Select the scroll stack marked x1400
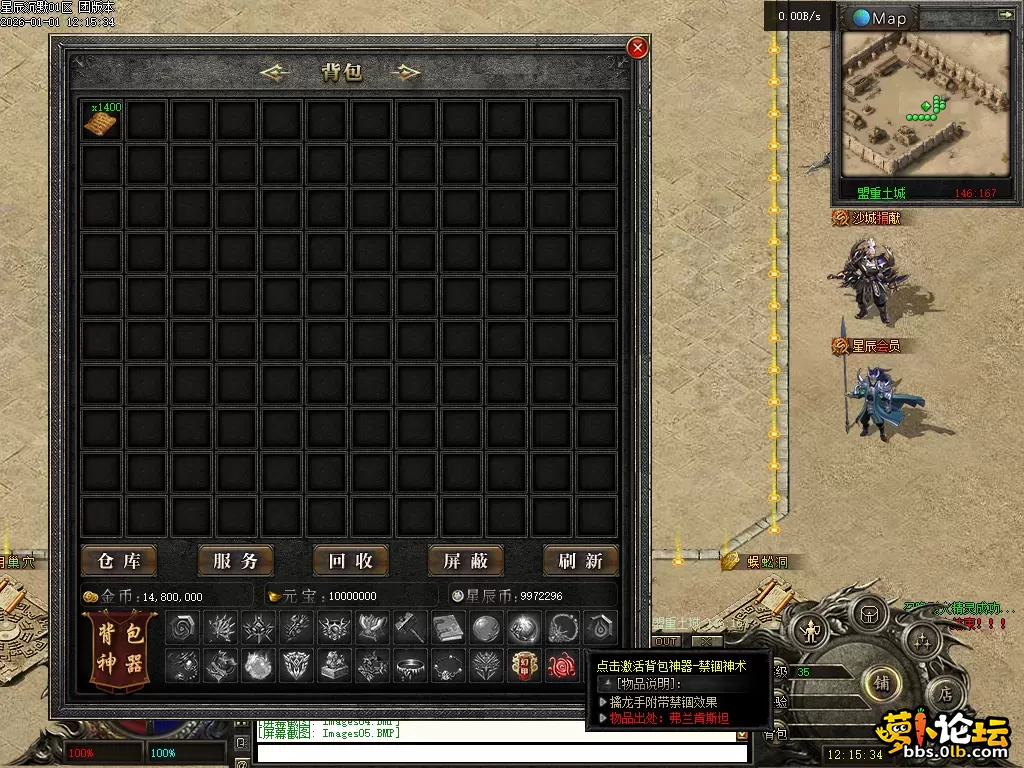 coord(101,120)
